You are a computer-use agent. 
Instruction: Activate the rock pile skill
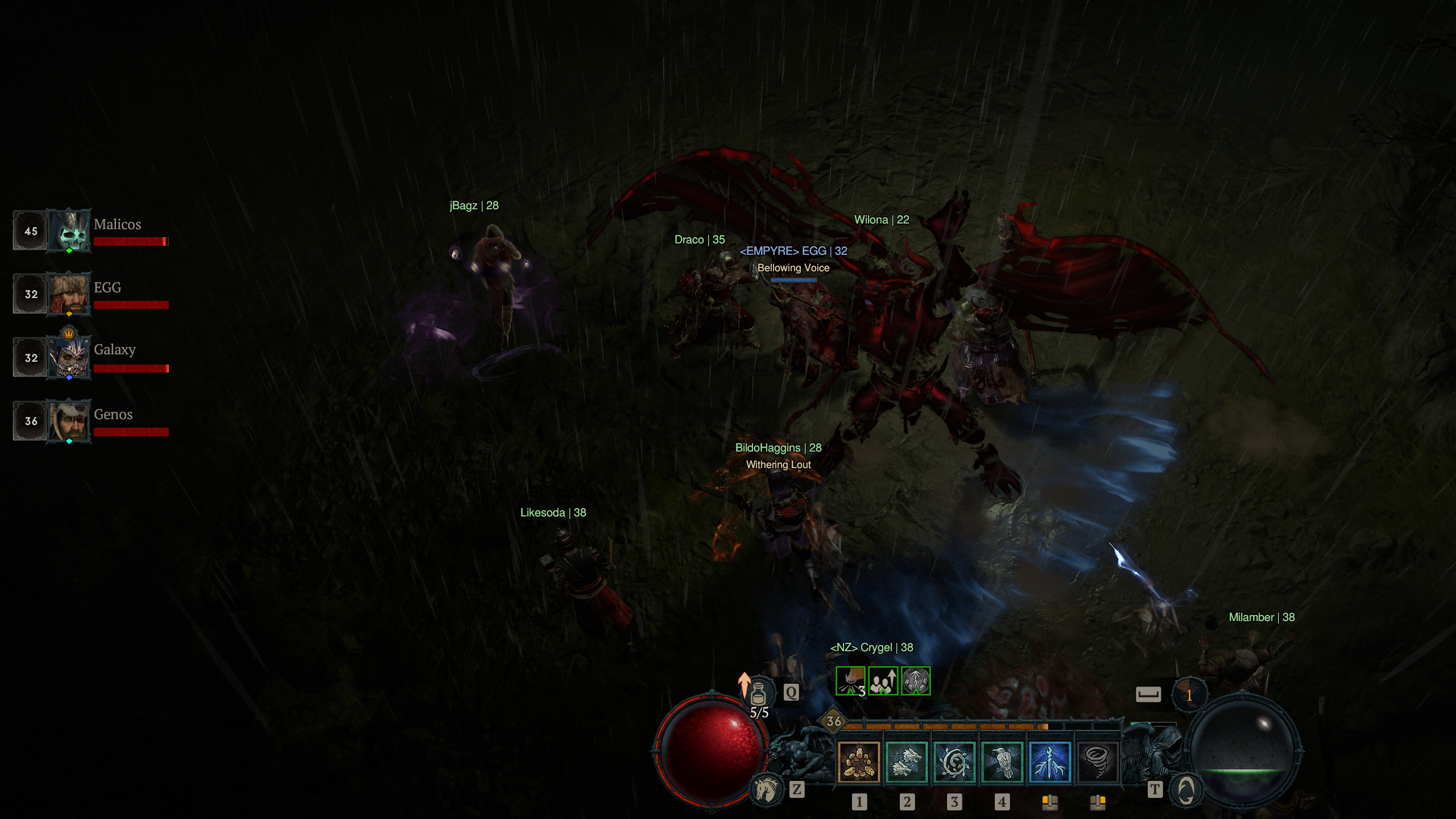click(x=859, y=762)
